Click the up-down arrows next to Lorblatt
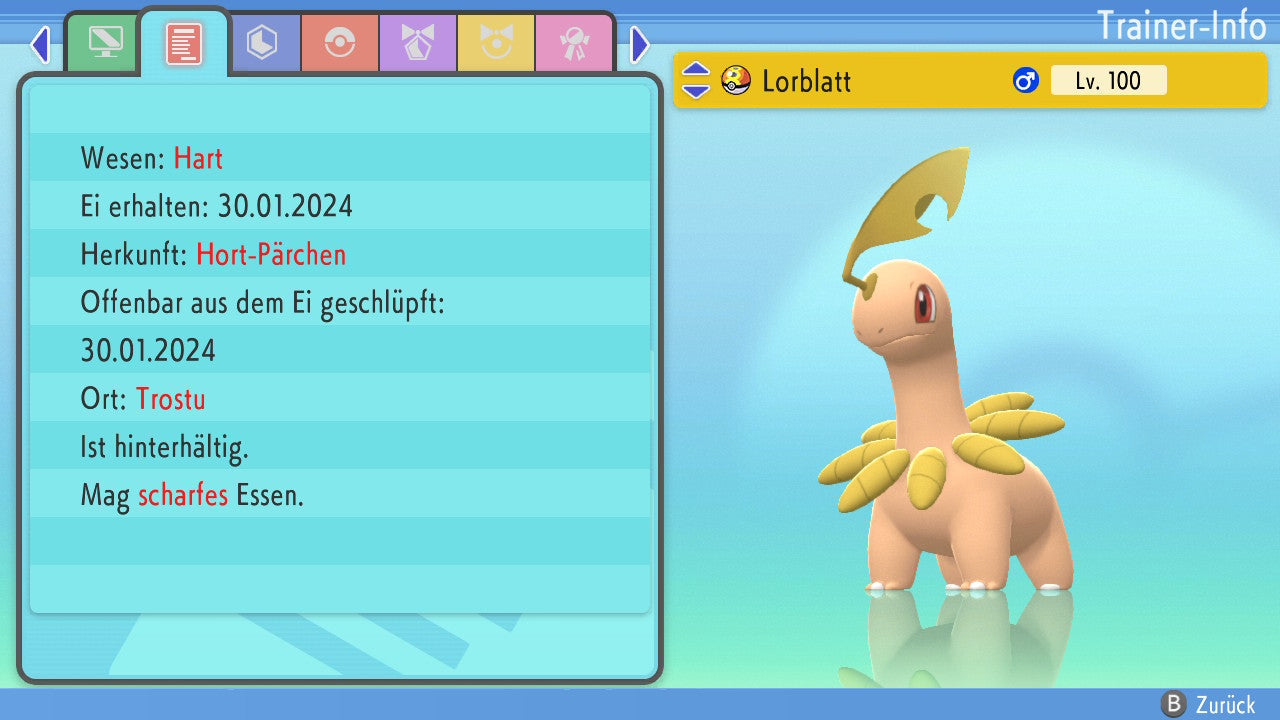The image size is (1280, 720). pyautogui.click(x=696, y=80)
